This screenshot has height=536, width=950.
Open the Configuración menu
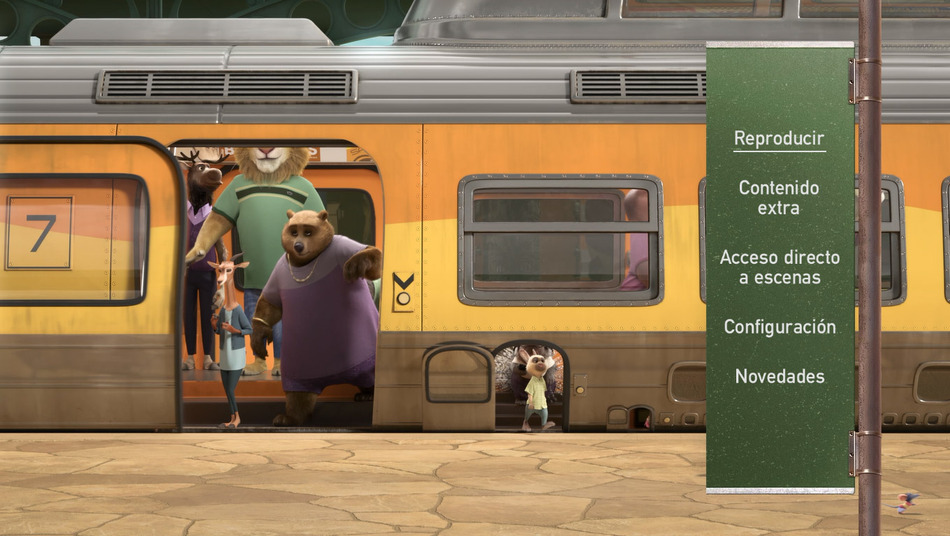779,327
